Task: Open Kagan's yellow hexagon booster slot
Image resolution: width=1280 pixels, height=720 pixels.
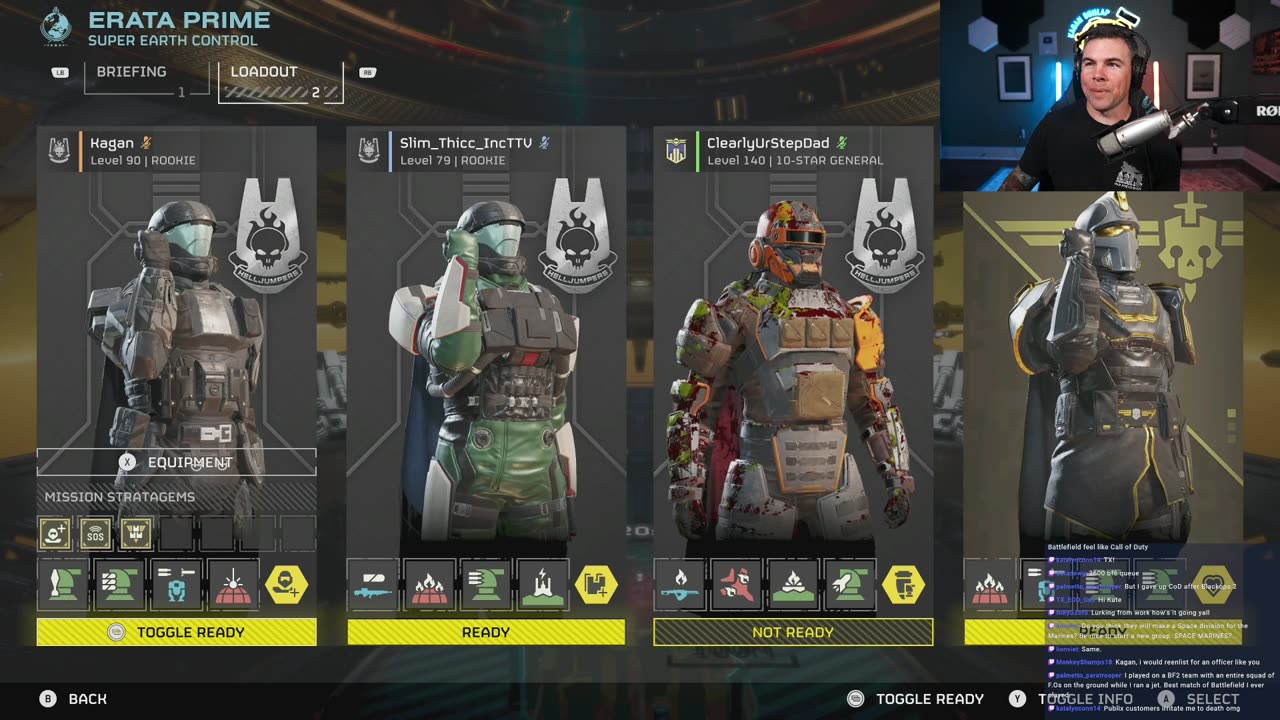Action: click(287, 585)
